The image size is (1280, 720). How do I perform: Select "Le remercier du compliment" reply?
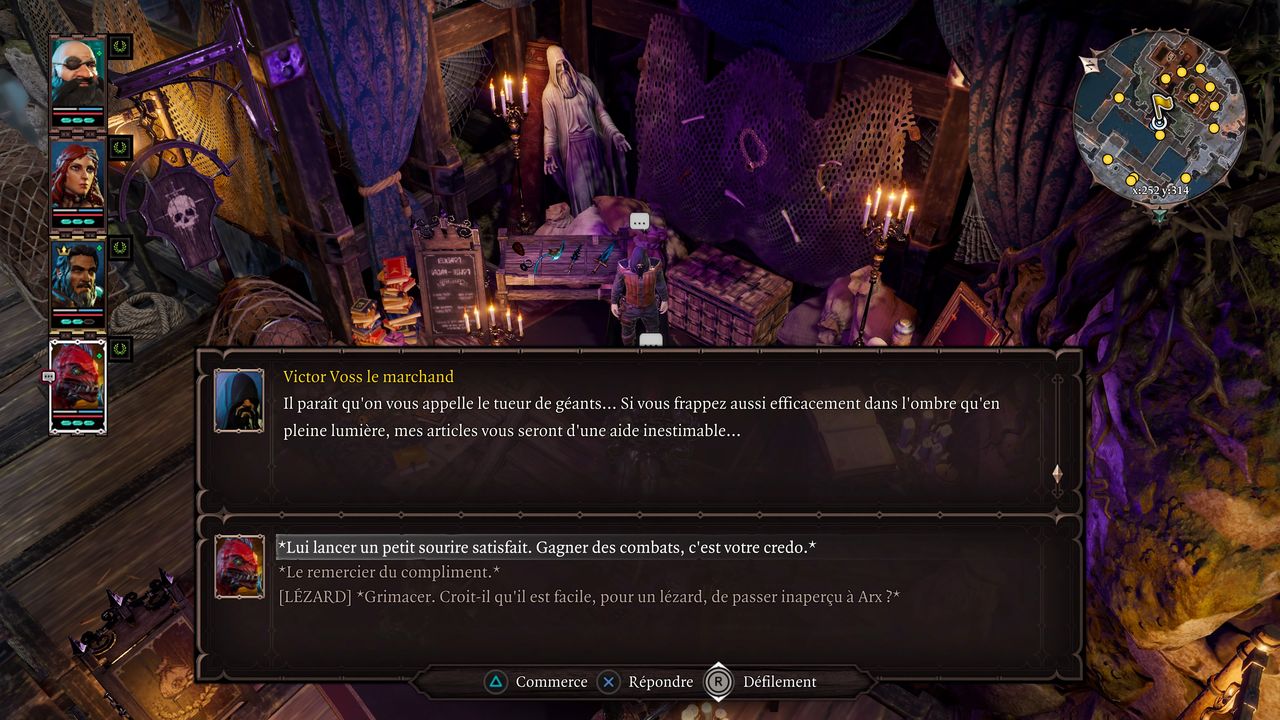pos(390,572)
